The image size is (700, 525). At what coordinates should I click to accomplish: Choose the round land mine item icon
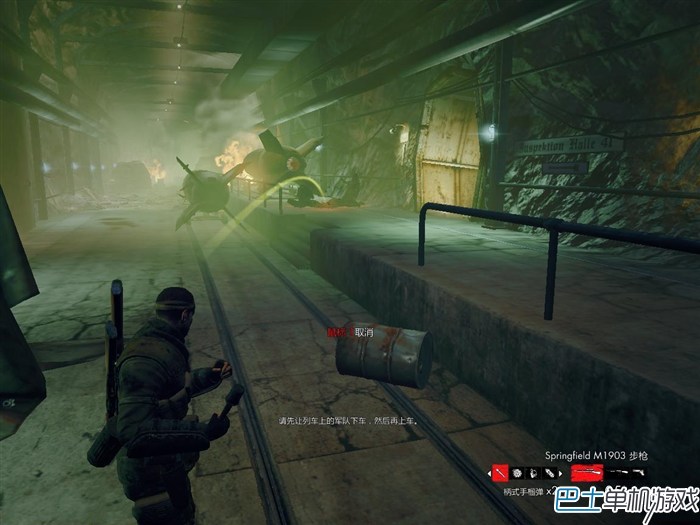coord(518,472)
